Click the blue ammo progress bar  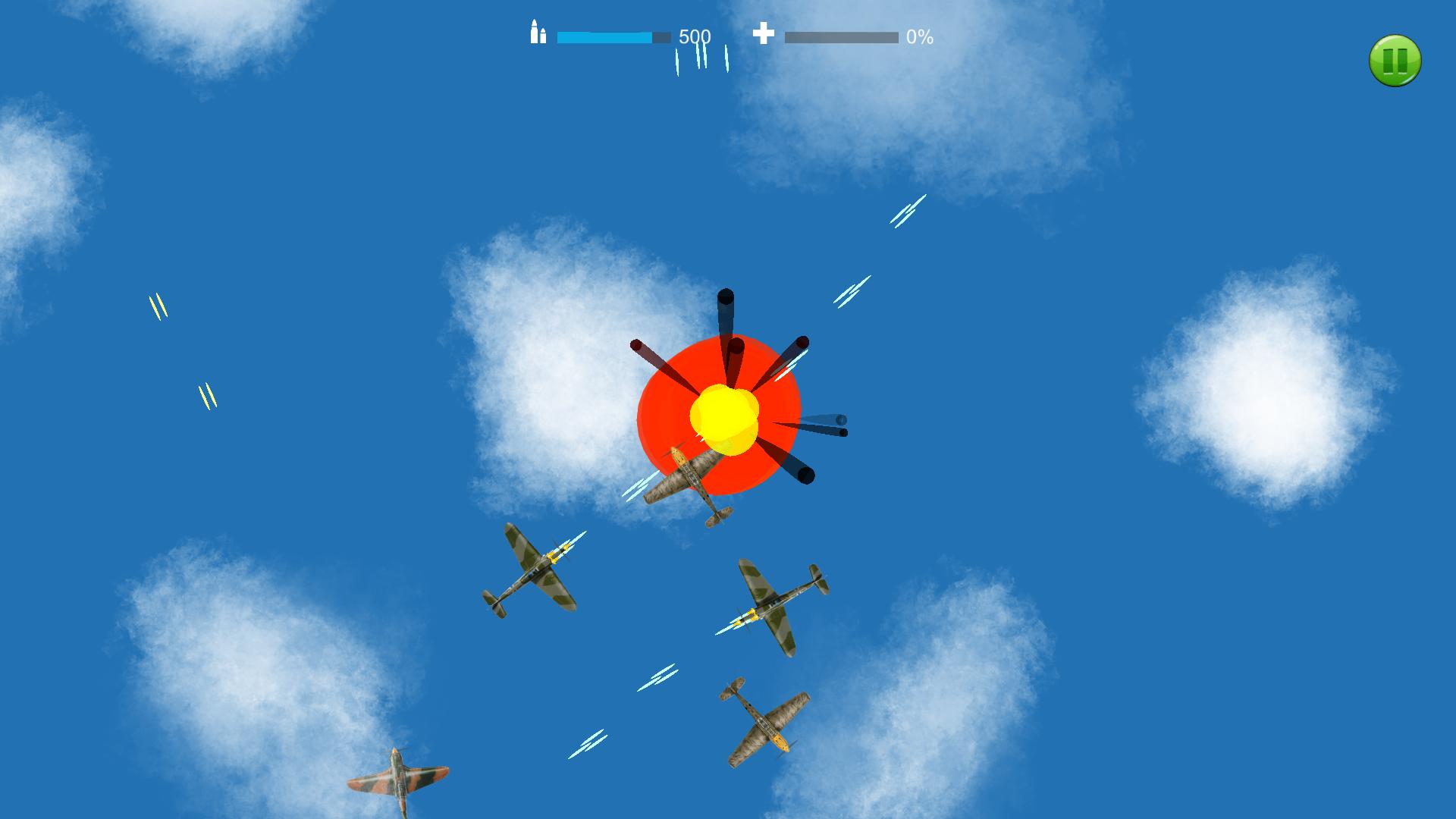[x=607, y=35]
